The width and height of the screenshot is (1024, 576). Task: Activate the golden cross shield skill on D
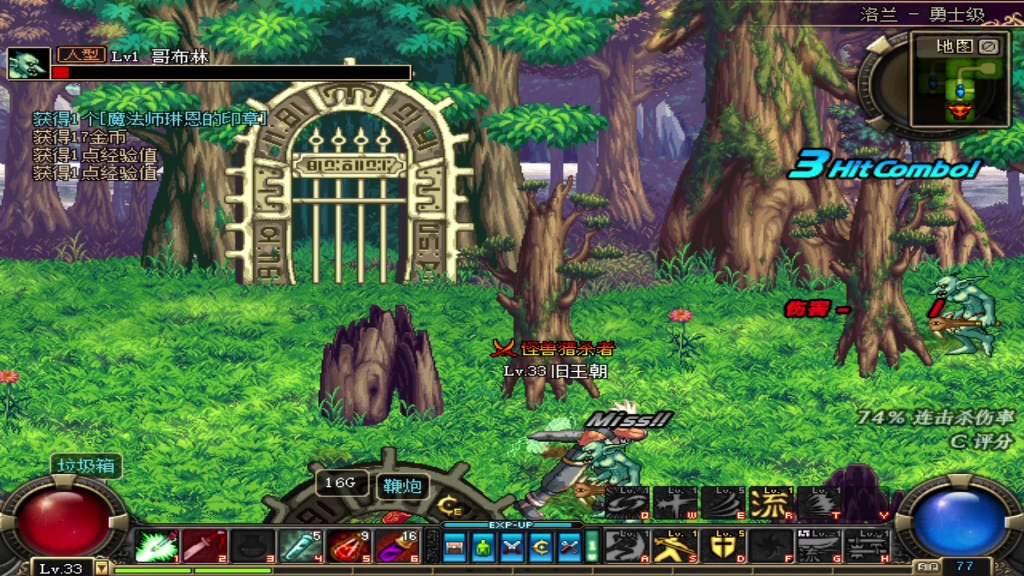722,545
